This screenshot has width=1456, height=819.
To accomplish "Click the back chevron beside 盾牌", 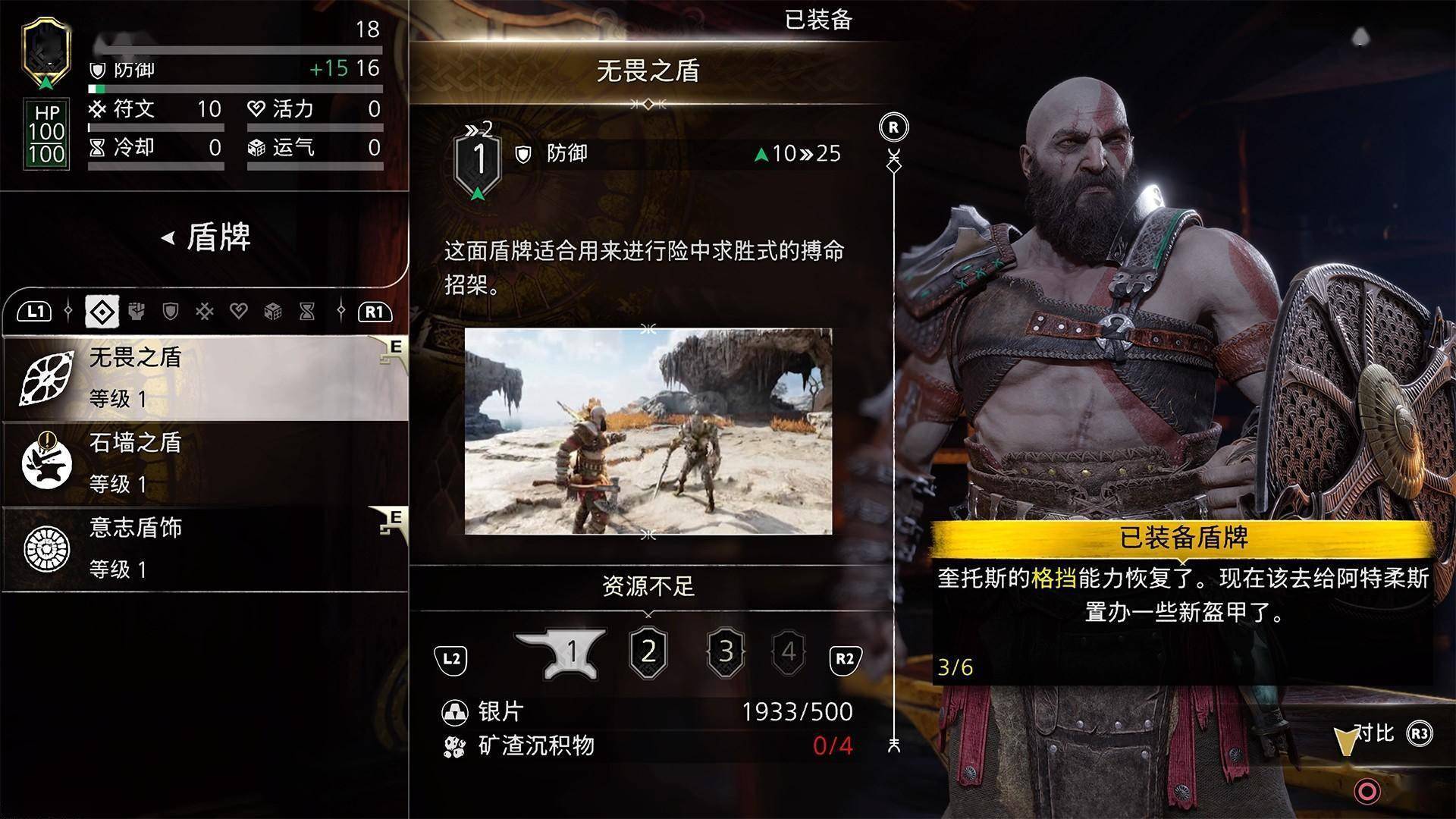I will [165, 239].
